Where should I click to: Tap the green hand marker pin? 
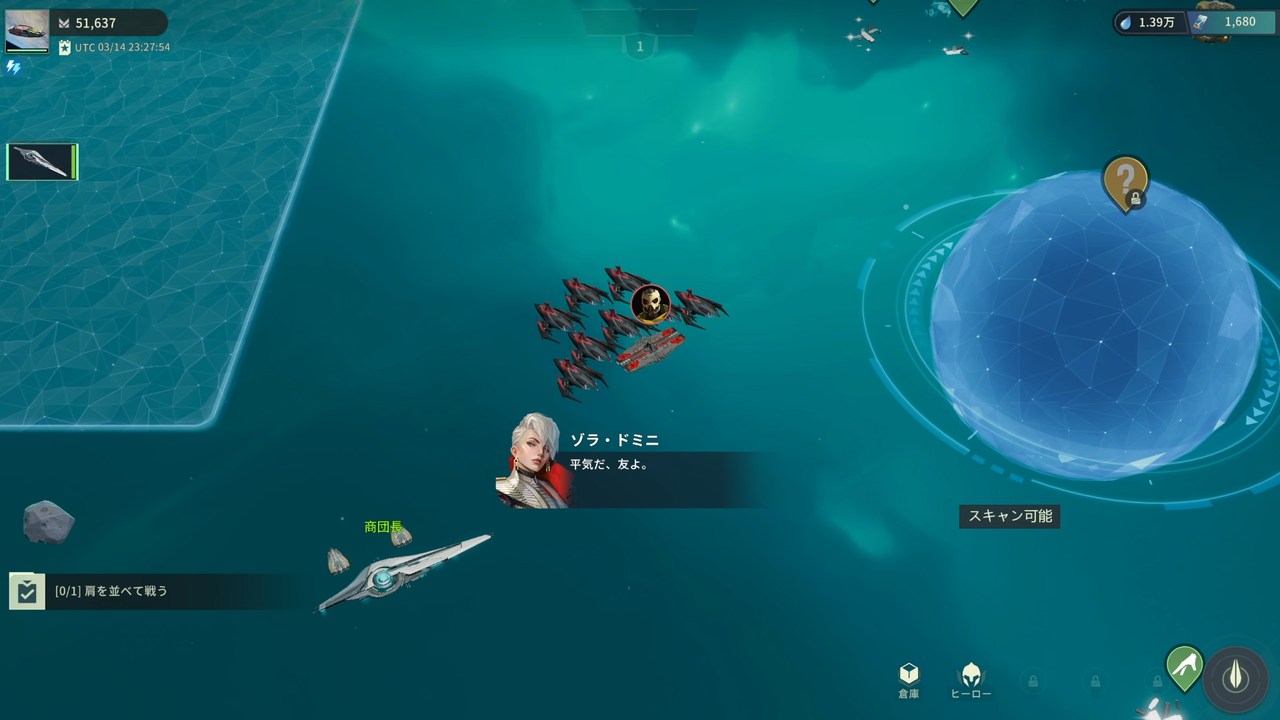(x=1184, y=666)
